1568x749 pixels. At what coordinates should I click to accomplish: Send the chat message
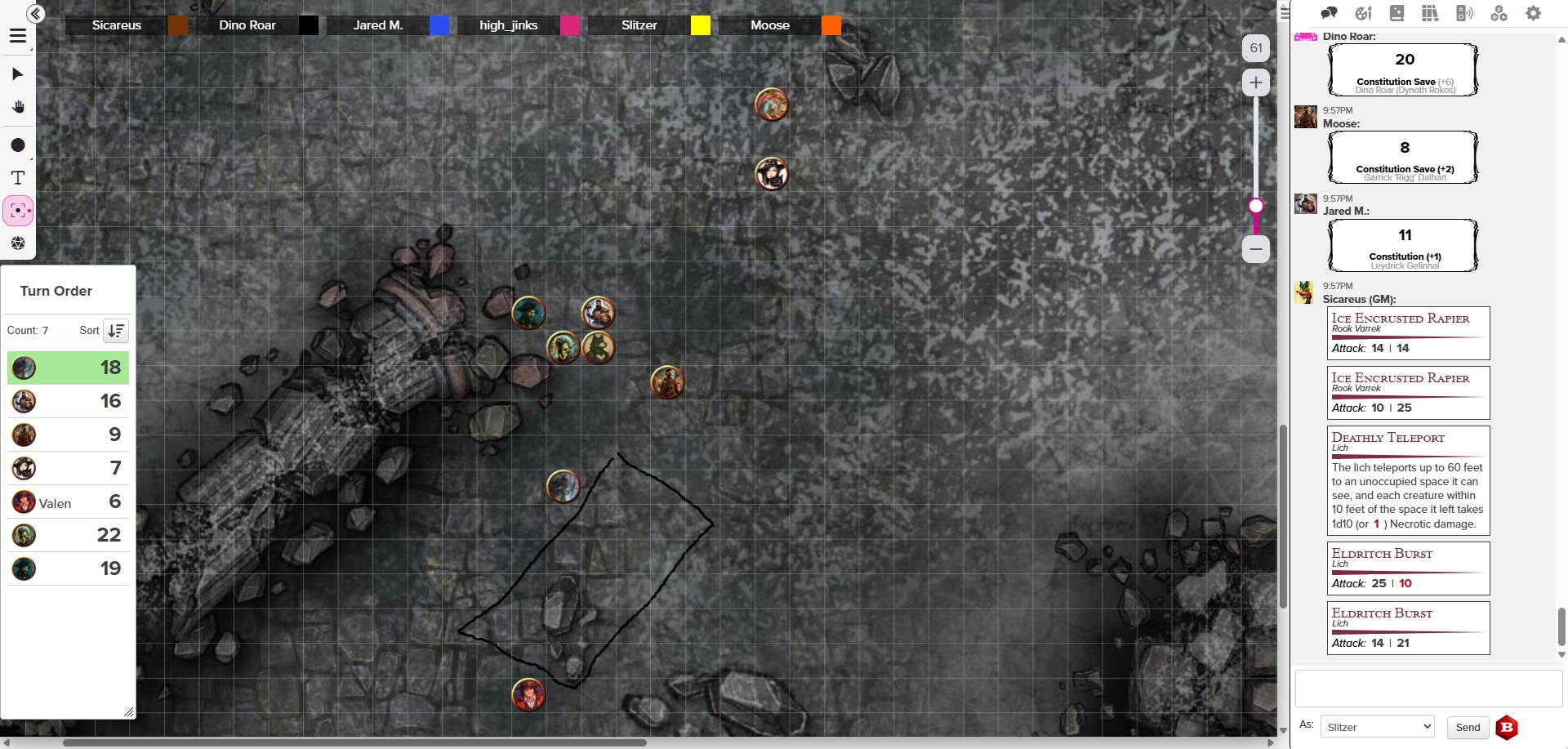pos(1468,727)
